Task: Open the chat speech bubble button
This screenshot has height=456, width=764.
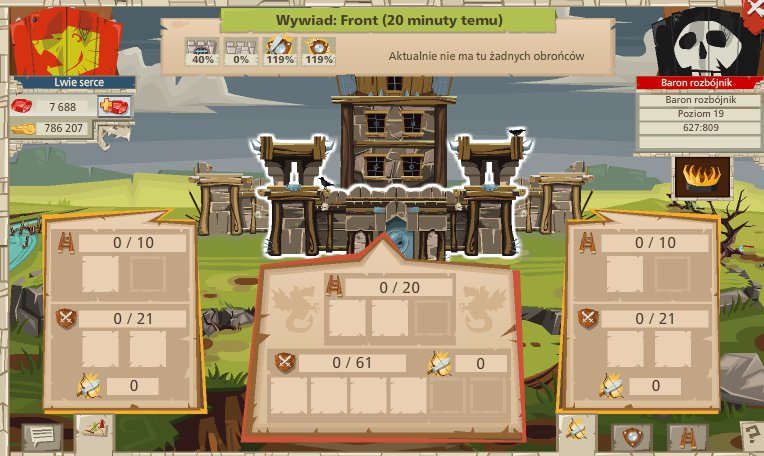Action: pos(43,435)
